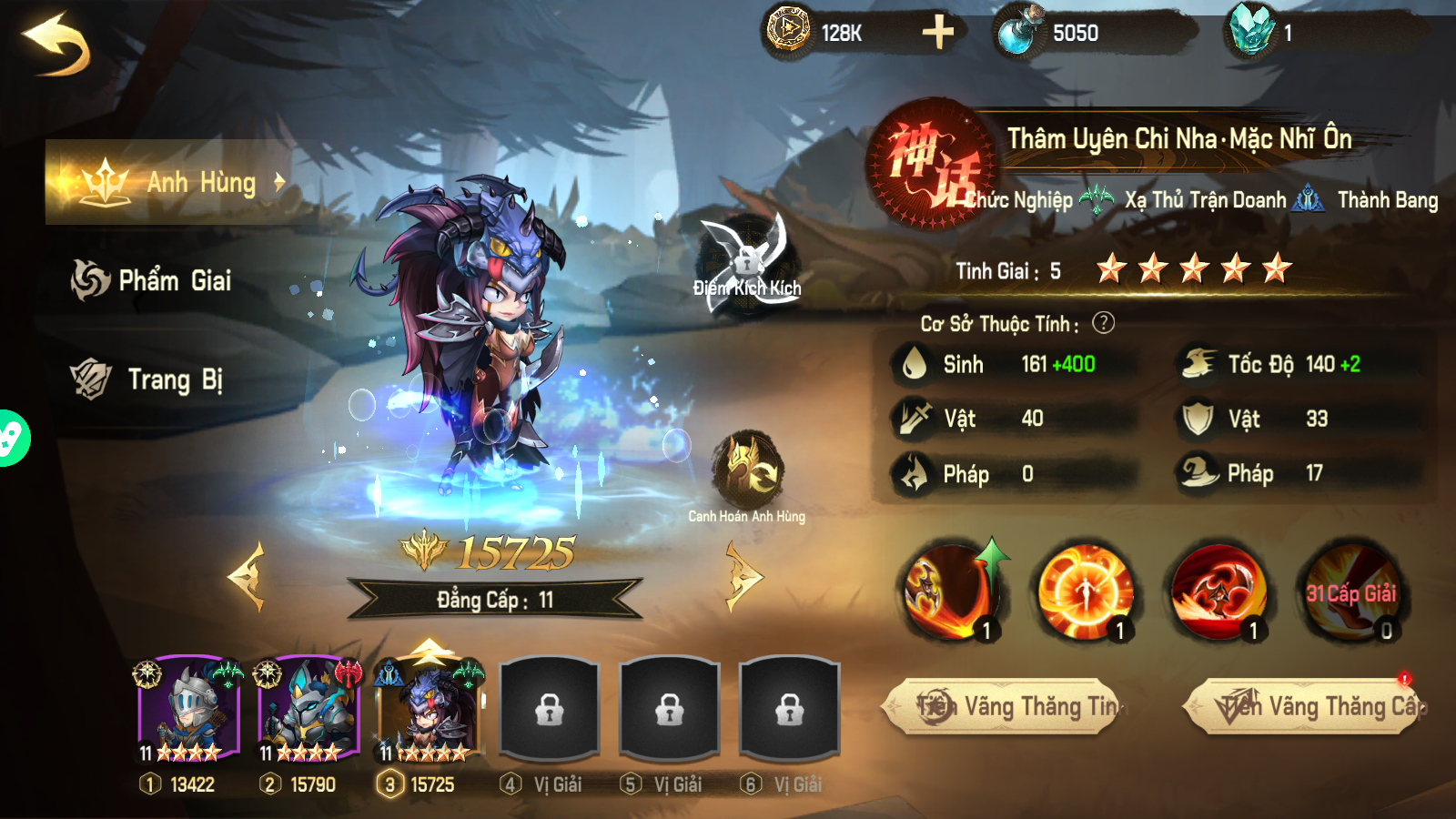Open Canh Hoán Anh Hùng to swap heroes
The width and height of the screenshot is (1456, 819).
[x=748, y=470]
